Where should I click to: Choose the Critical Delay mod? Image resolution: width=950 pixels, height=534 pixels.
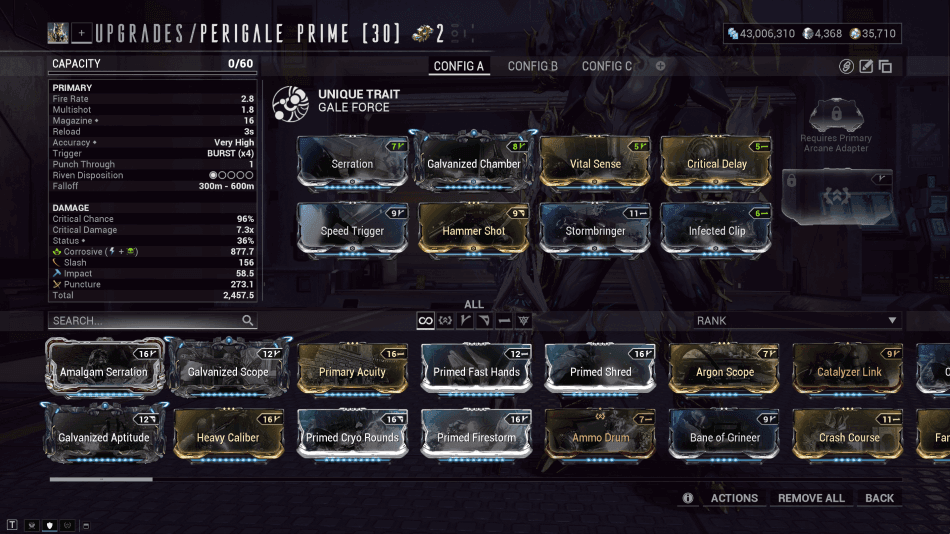coord(717,163)
